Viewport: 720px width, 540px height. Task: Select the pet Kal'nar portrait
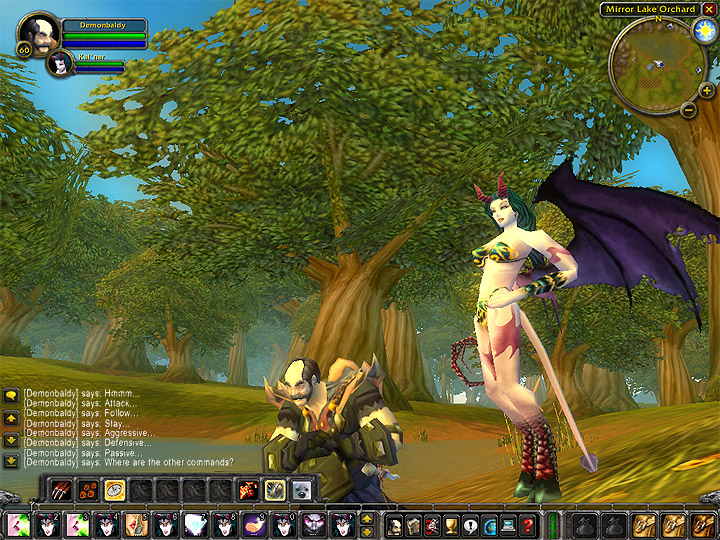59,64
